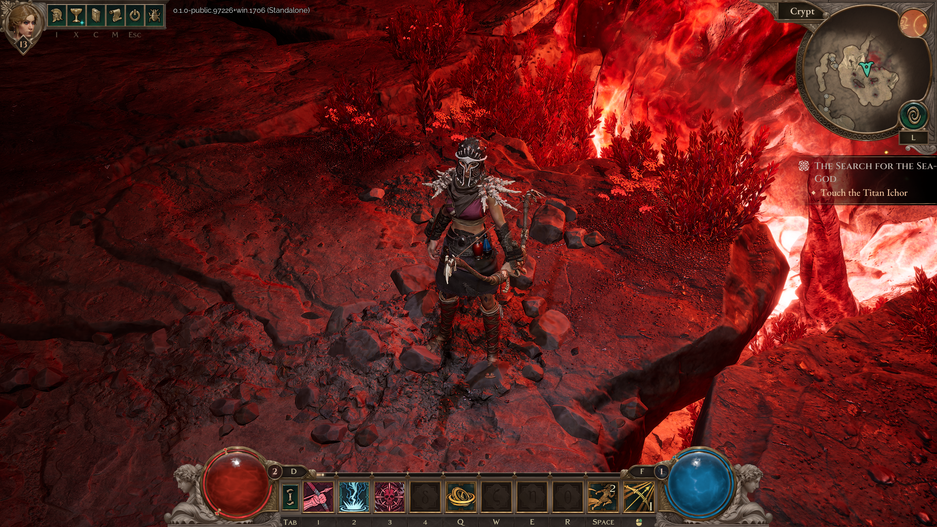
Task: Click the character portrait
Action: pyautogui.click(x=22, y=22)
